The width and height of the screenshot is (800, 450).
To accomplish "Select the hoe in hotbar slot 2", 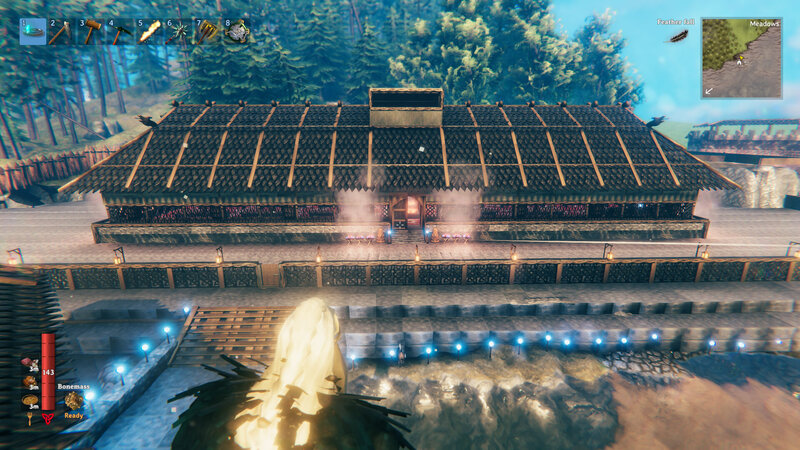I will pos(61,31).
